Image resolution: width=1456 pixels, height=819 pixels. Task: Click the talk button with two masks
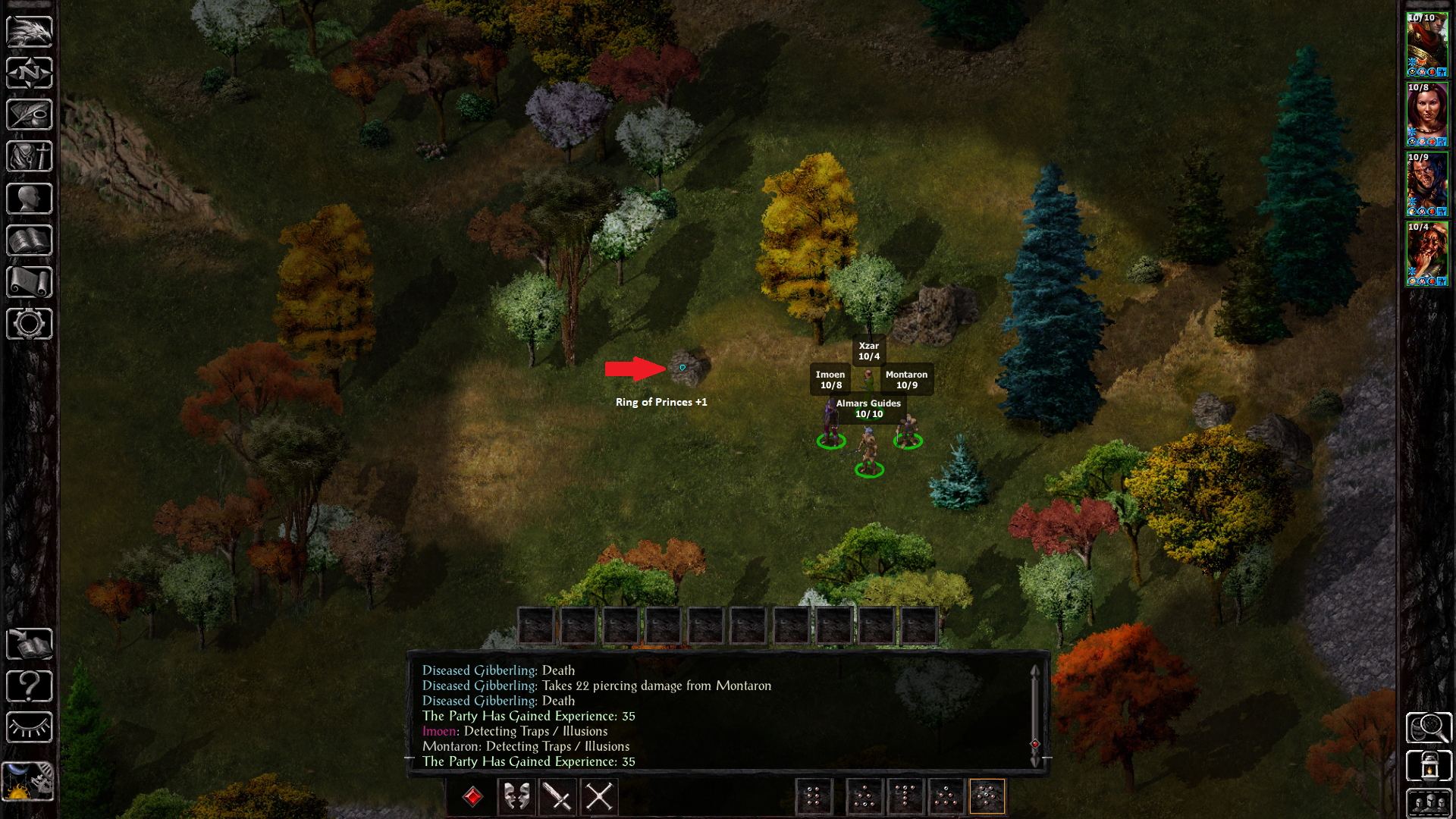(516, 797)
